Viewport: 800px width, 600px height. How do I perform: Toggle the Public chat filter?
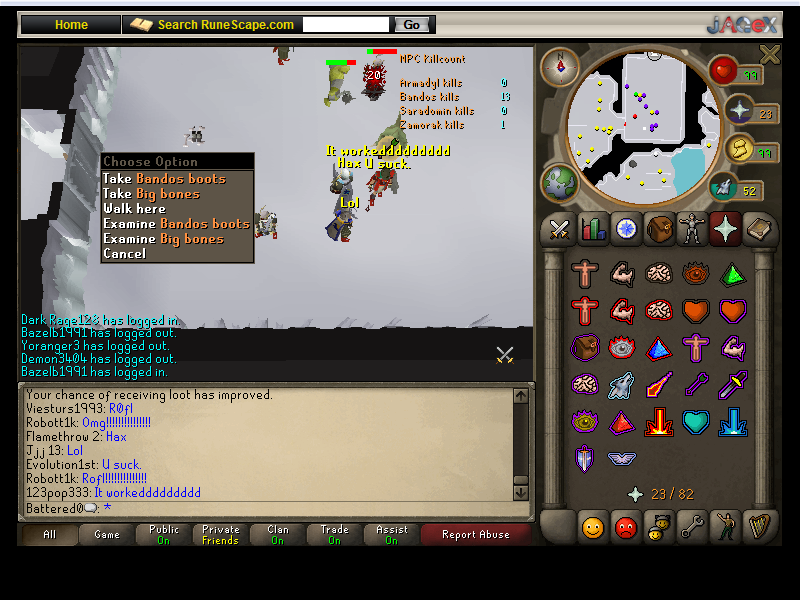164,534
